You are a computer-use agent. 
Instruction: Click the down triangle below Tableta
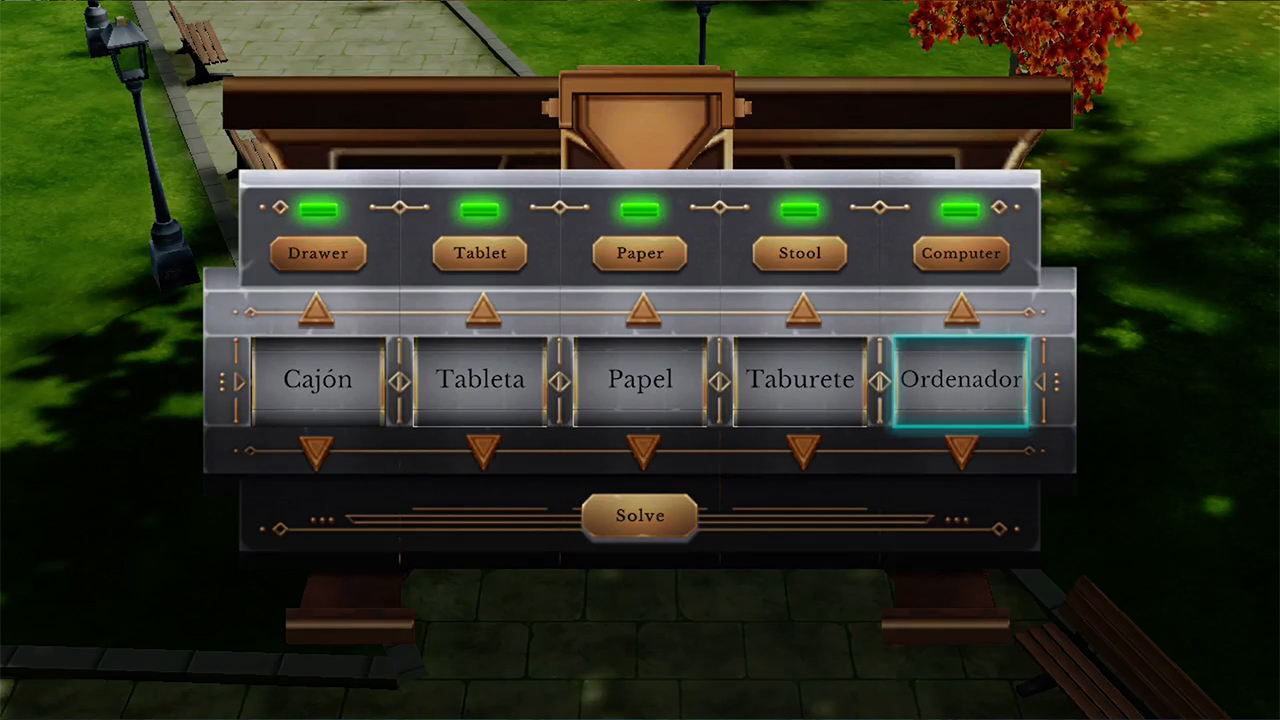pos(481,452)
